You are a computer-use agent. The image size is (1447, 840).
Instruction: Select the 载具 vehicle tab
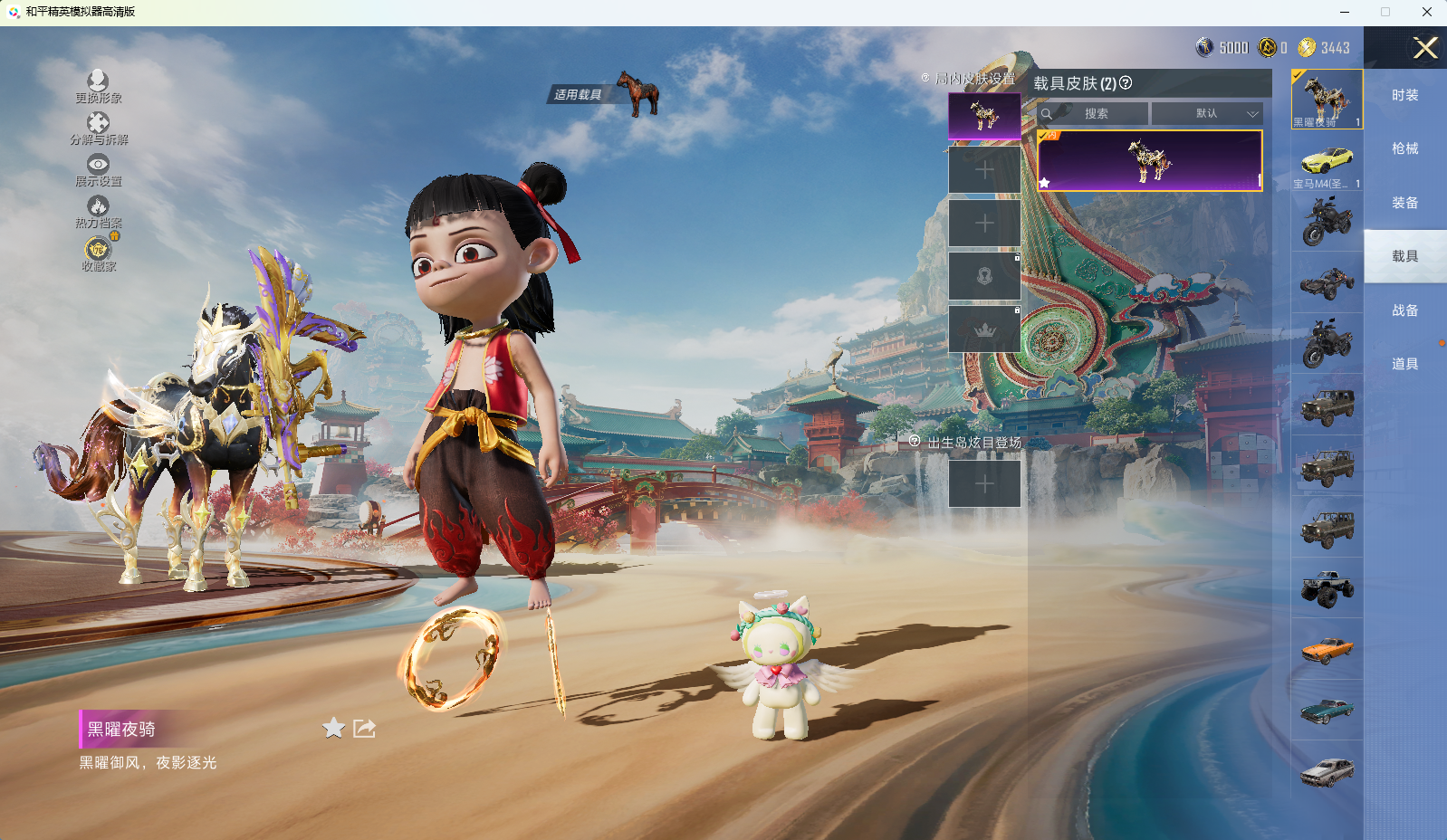(1404, 256)
